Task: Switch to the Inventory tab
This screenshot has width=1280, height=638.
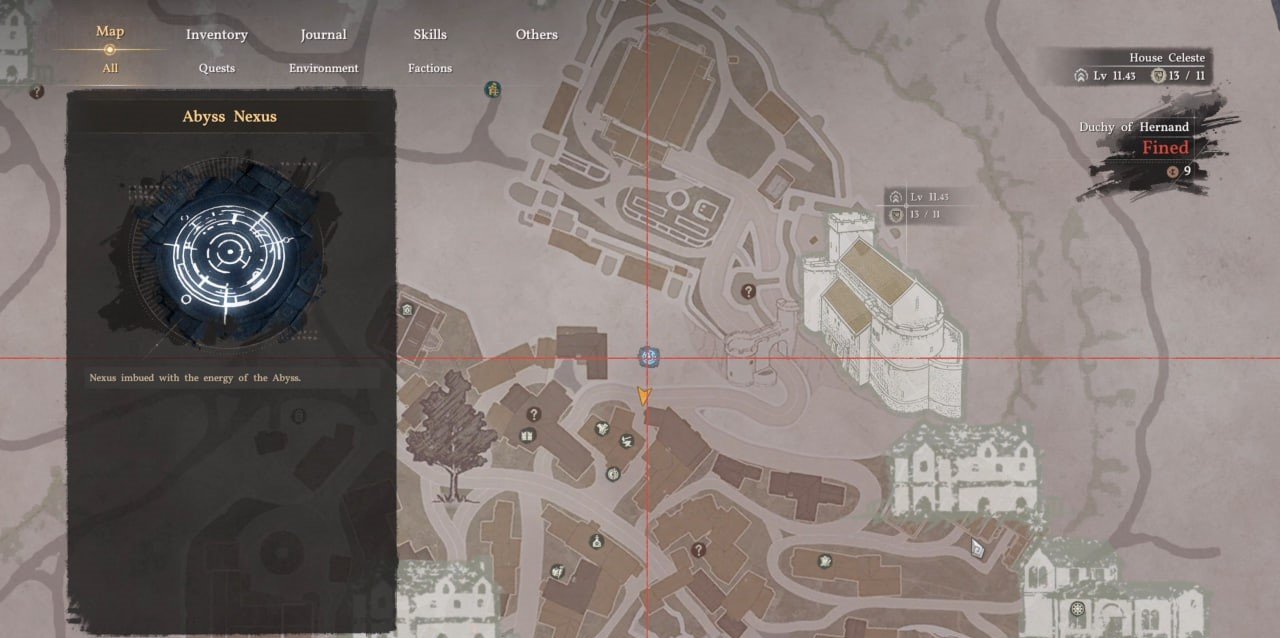Action: (x=216, y=35)
